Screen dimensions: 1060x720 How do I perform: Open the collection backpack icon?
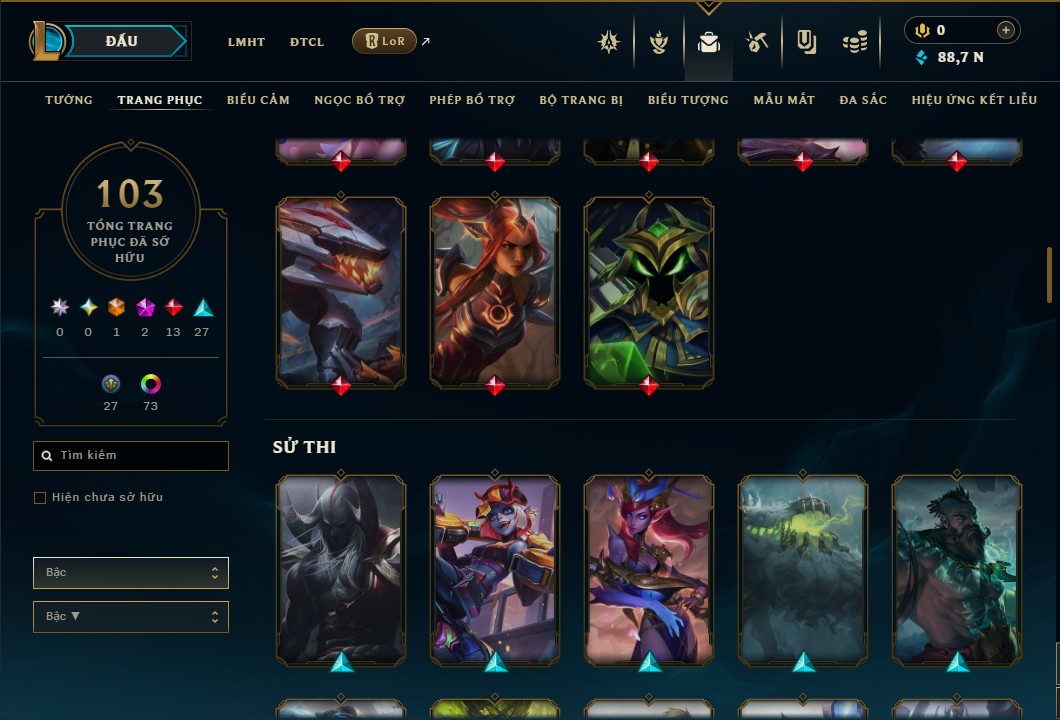(709, 42)
